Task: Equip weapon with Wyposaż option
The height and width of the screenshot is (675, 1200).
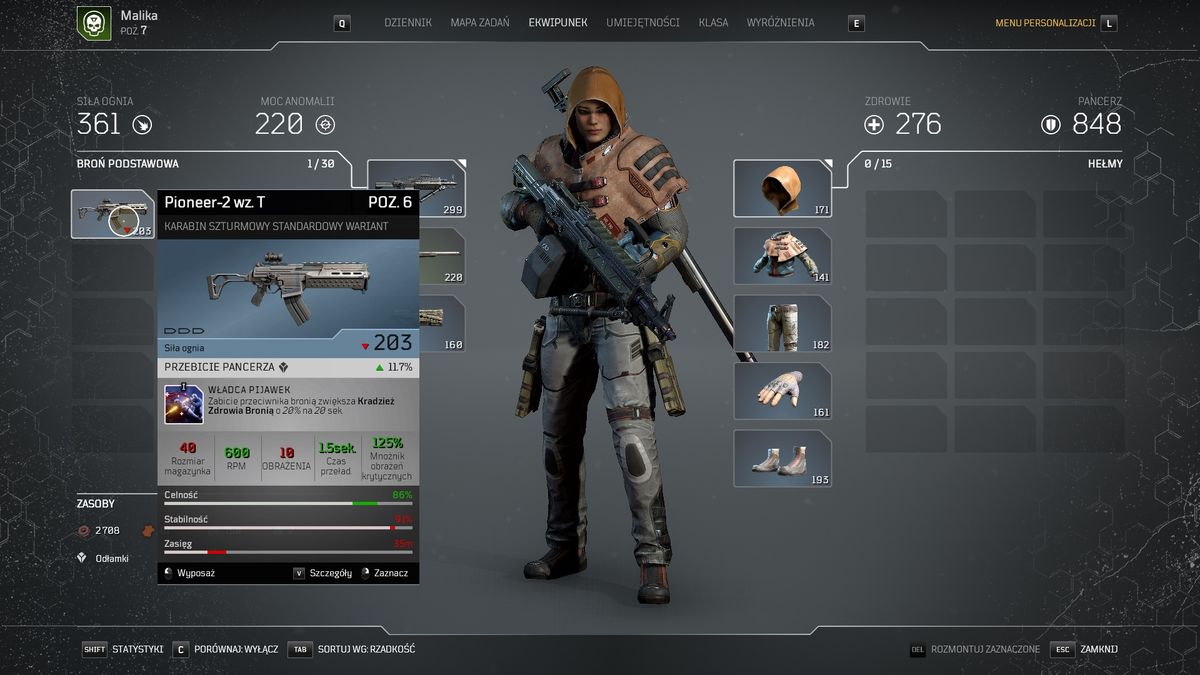Action: tap(195, 573)
